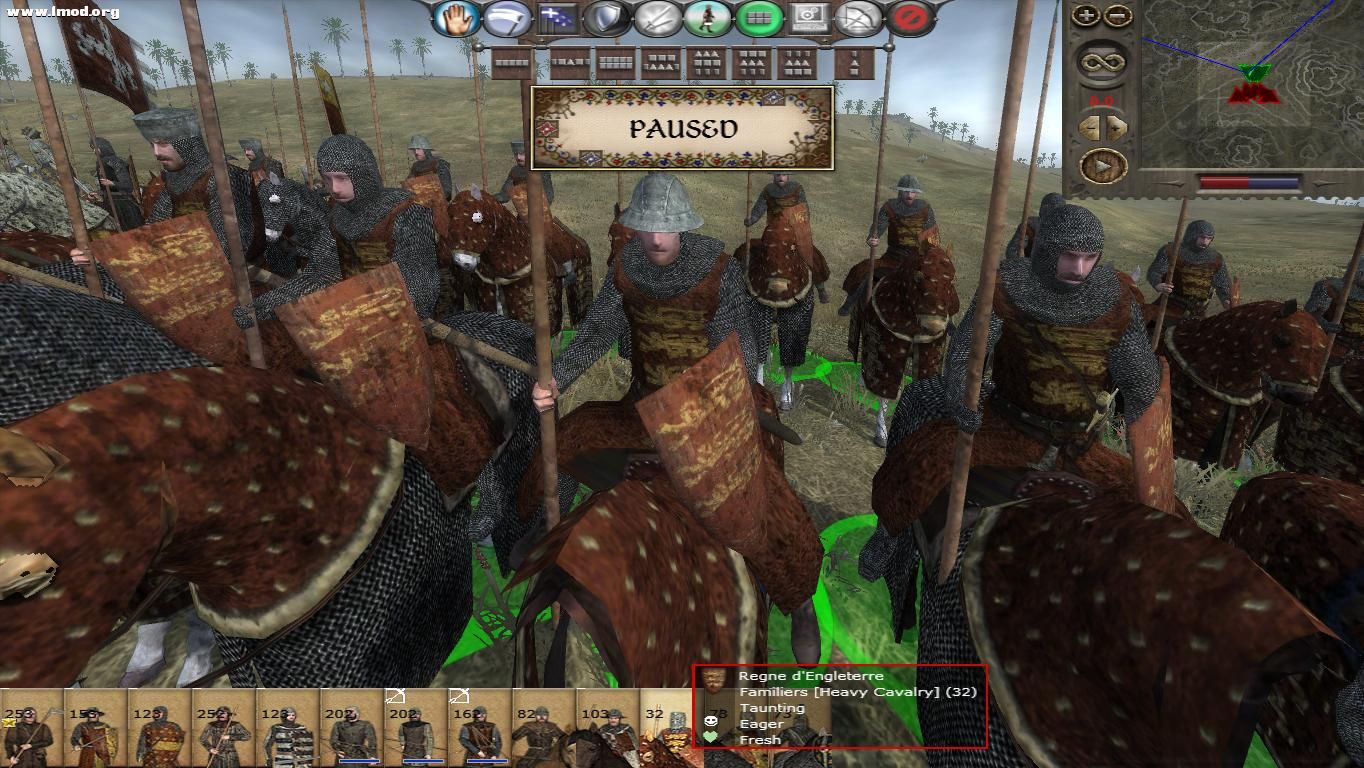Toggle the green unit grouping button
Viewport: 1364px width, 768px height.
pyautogui.click(x=758, y=17)
